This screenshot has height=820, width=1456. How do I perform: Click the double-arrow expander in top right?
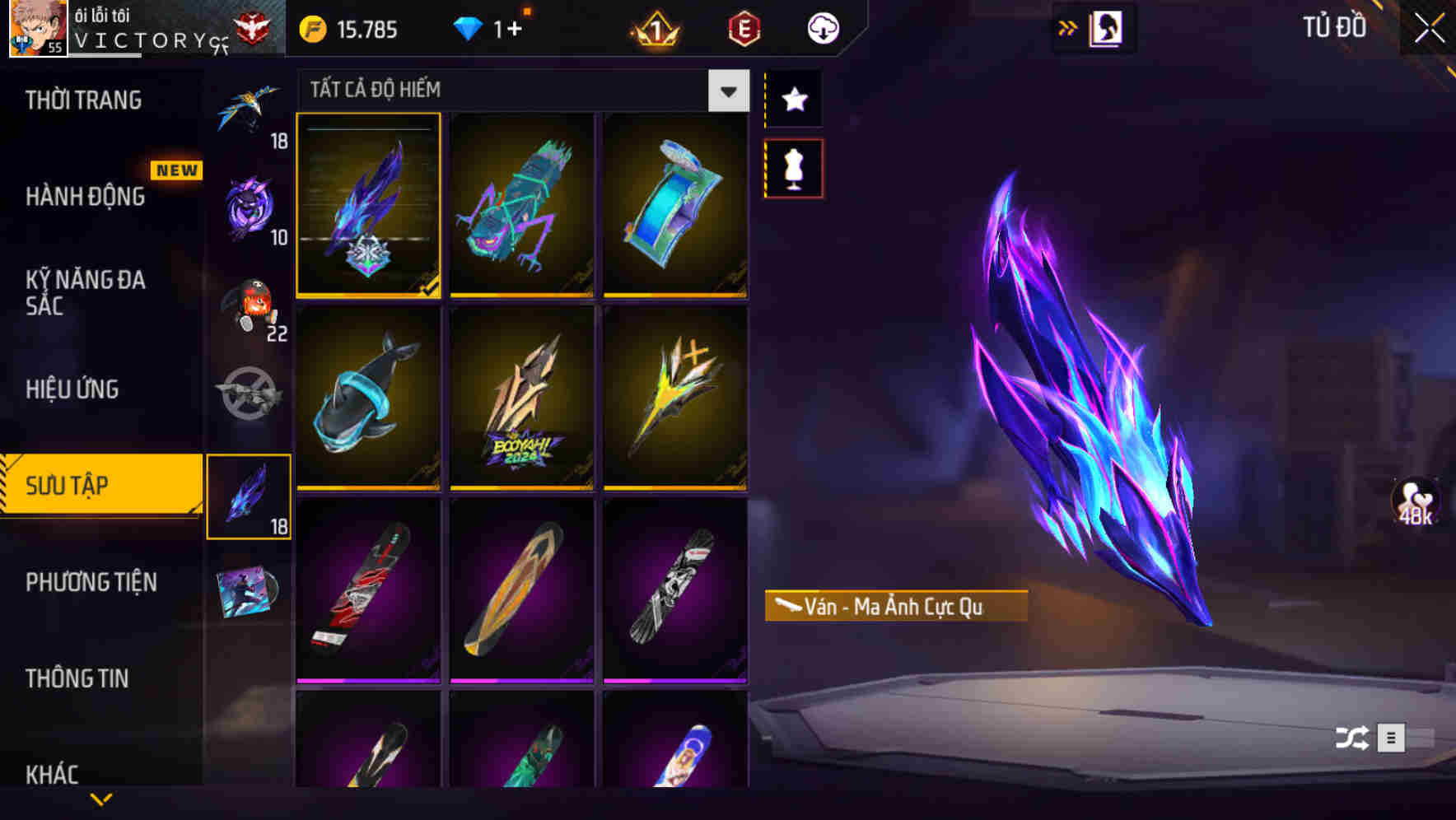point(1069,27)
